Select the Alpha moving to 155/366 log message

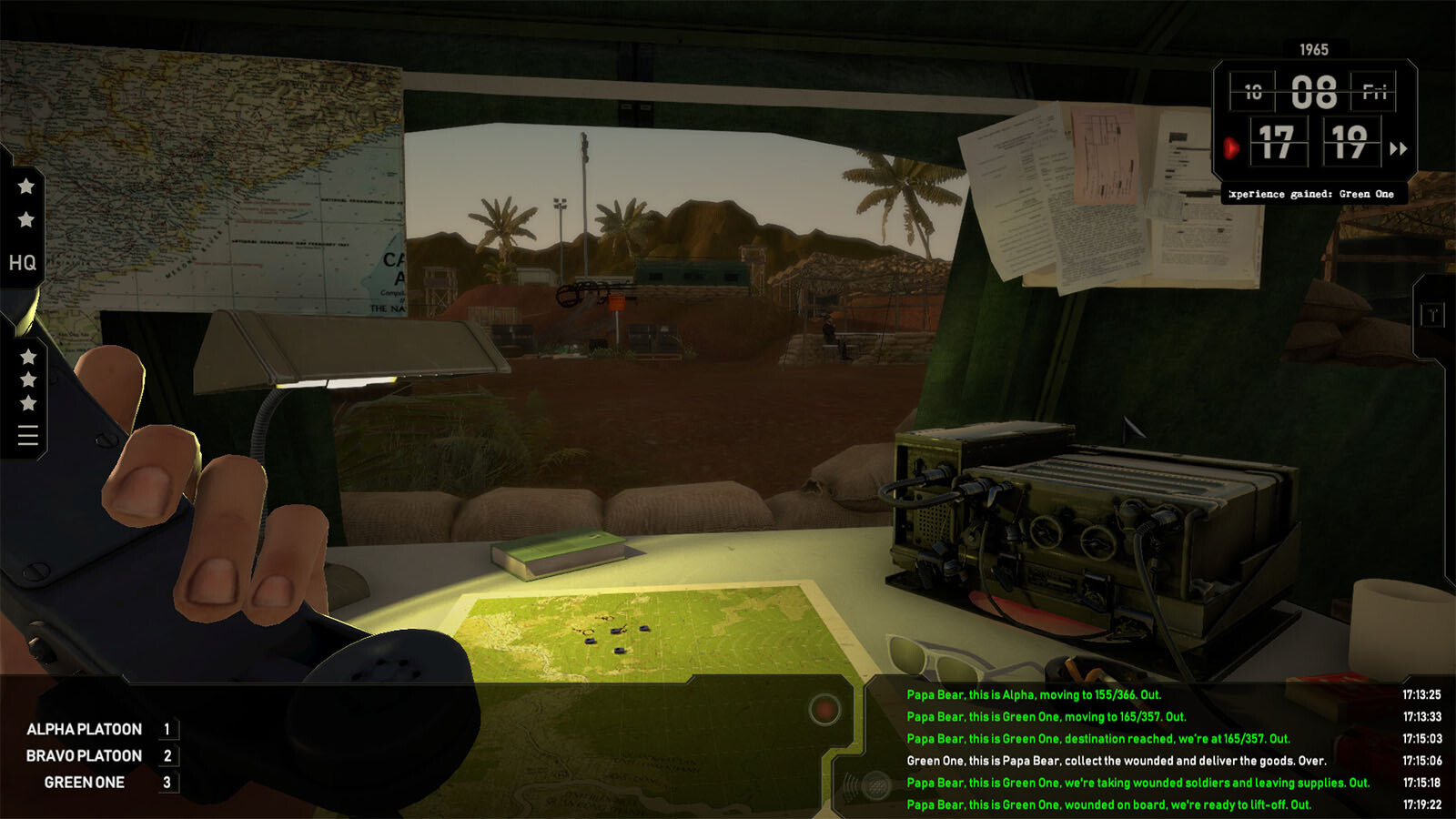[1034, 694]
